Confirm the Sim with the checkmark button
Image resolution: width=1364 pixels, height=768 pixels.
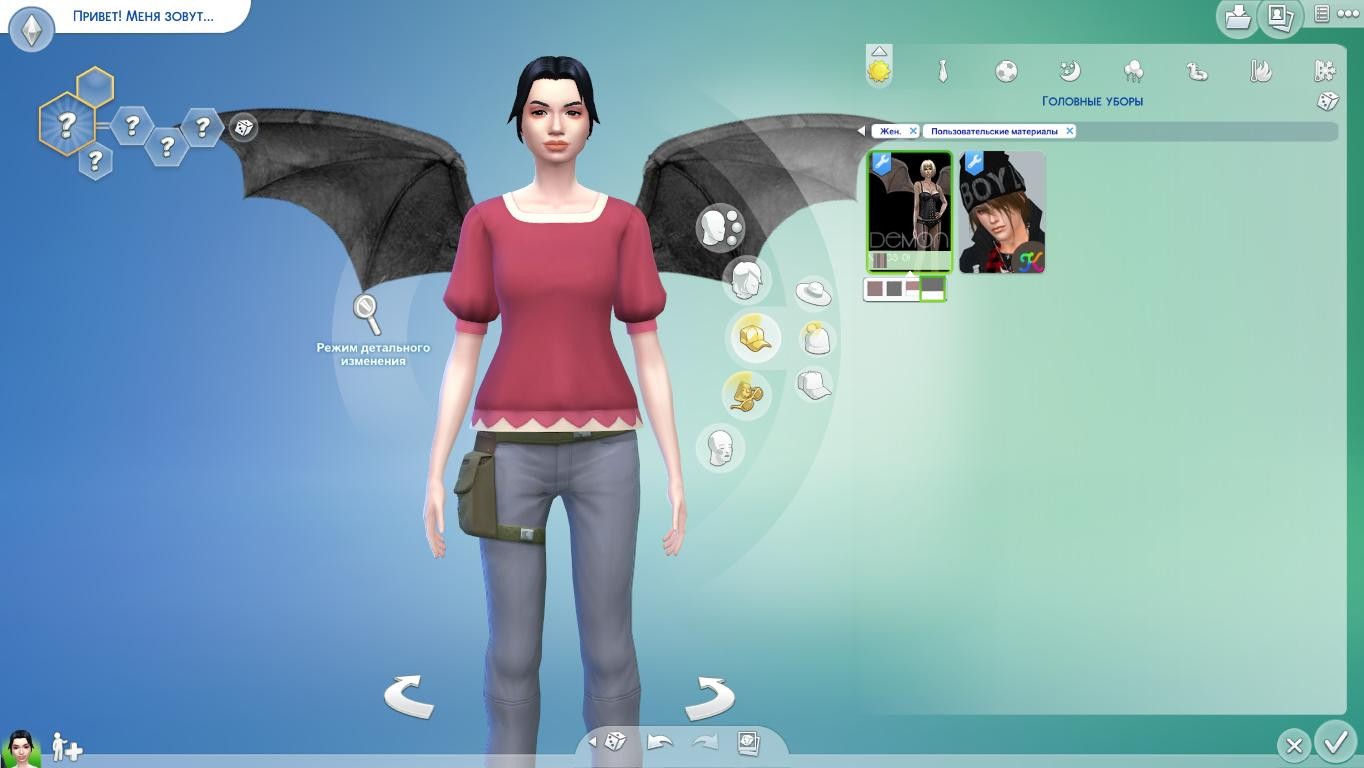(1335, 742)
